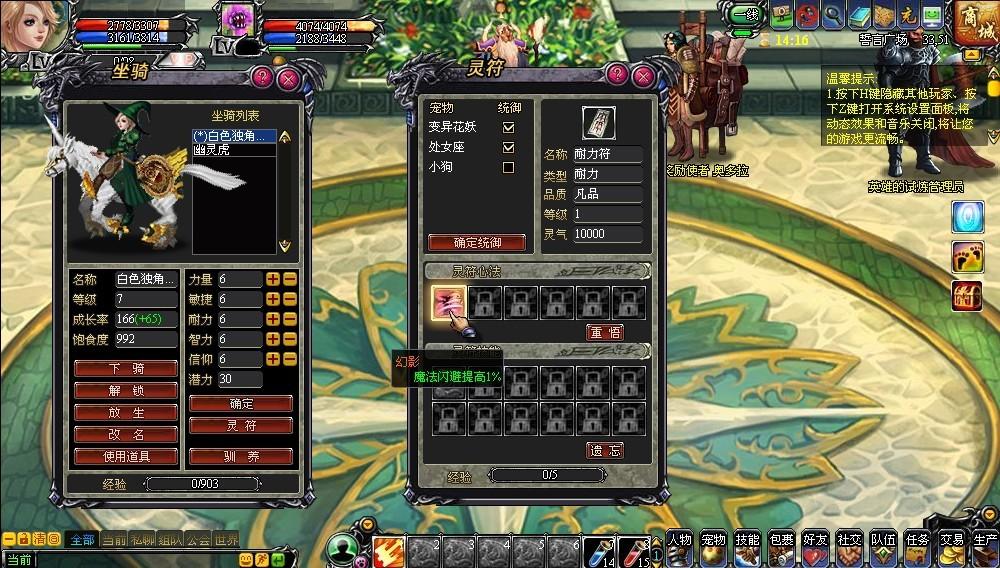Screen dimensions: 1000x568
Task: Decrease the 信仰 faith stat
Action: (x=289, y=359)
